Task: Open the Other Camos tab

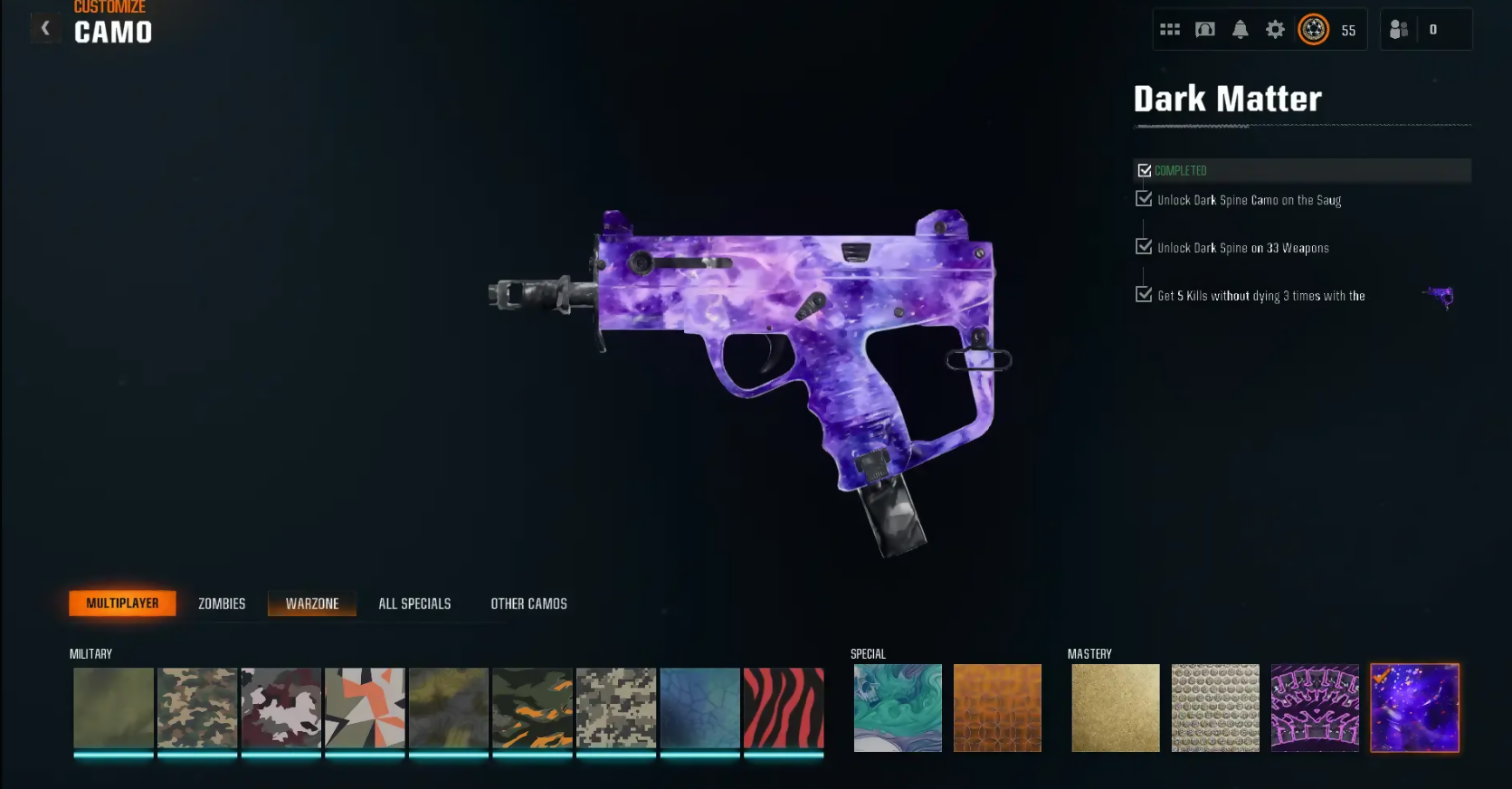Action: click(x=528, y=604)
